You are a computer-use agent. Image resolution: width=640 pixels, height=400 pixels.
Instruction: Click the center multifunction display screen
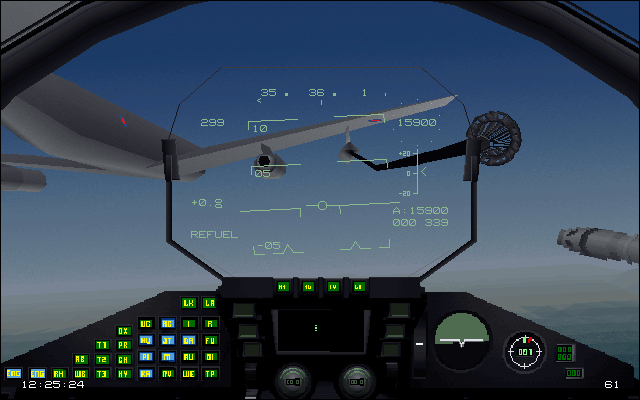pyautogui.click(x=315, y=329)
